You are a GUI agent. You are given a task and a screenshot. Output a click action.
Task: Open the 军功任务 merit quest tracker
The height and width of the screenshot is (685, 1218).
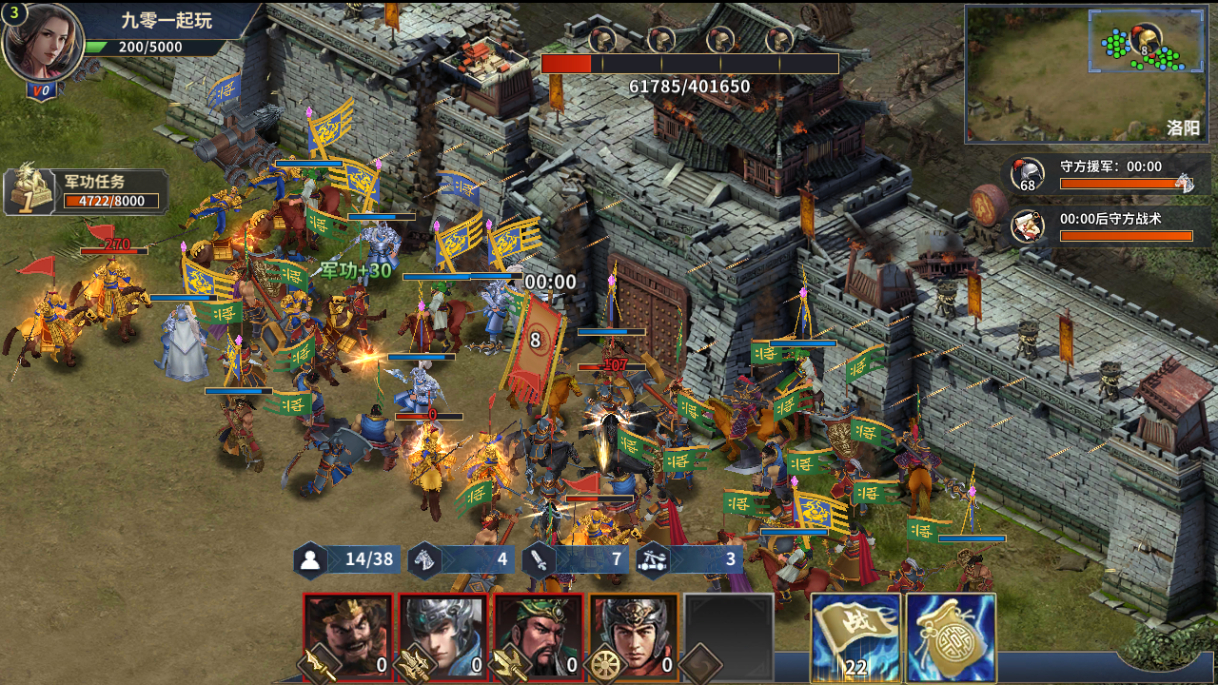(x=86, y=191)
